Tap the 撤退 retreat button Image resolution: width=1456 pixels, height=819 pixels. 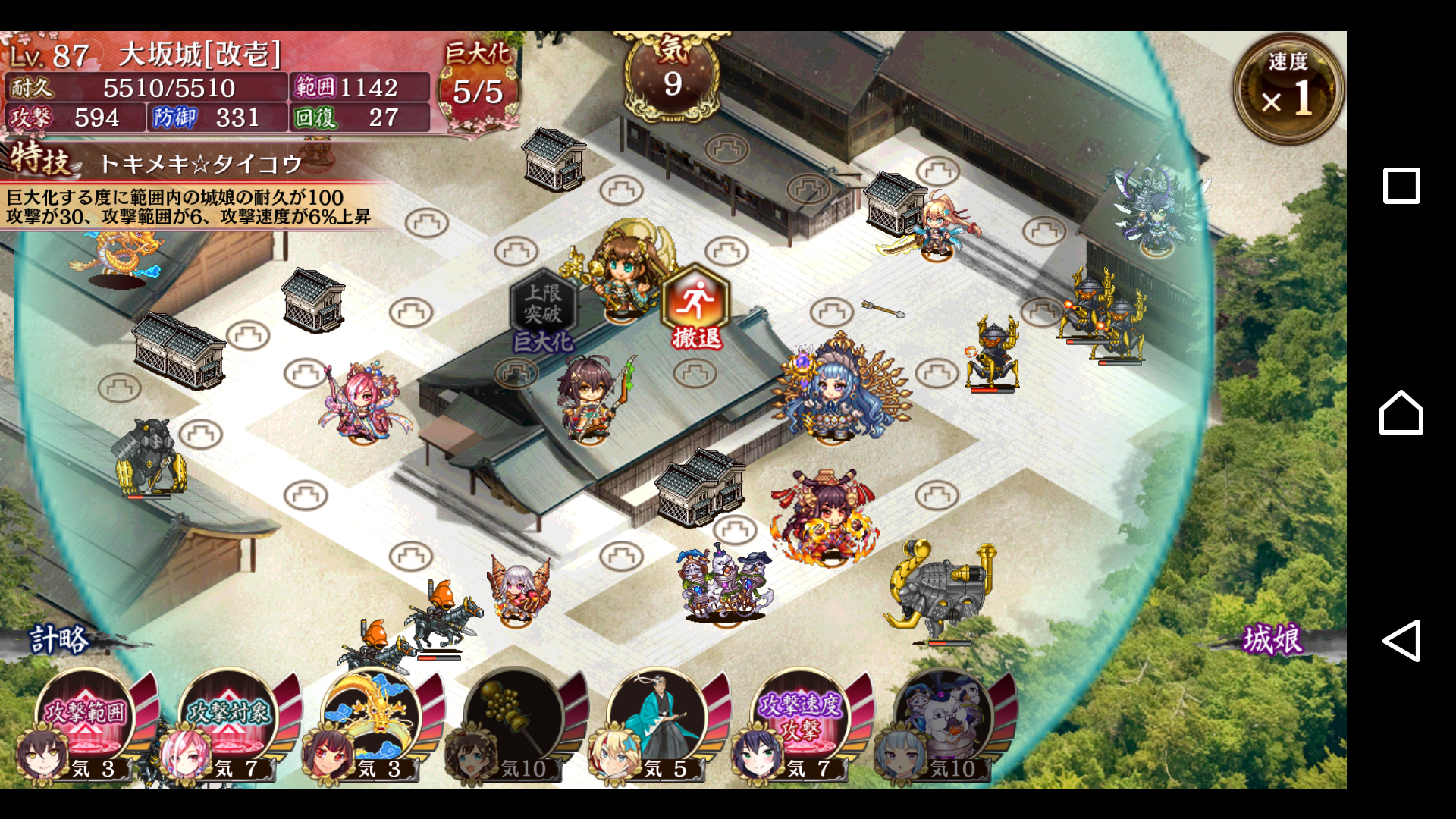pyautogui.click(x=695, y=307)
